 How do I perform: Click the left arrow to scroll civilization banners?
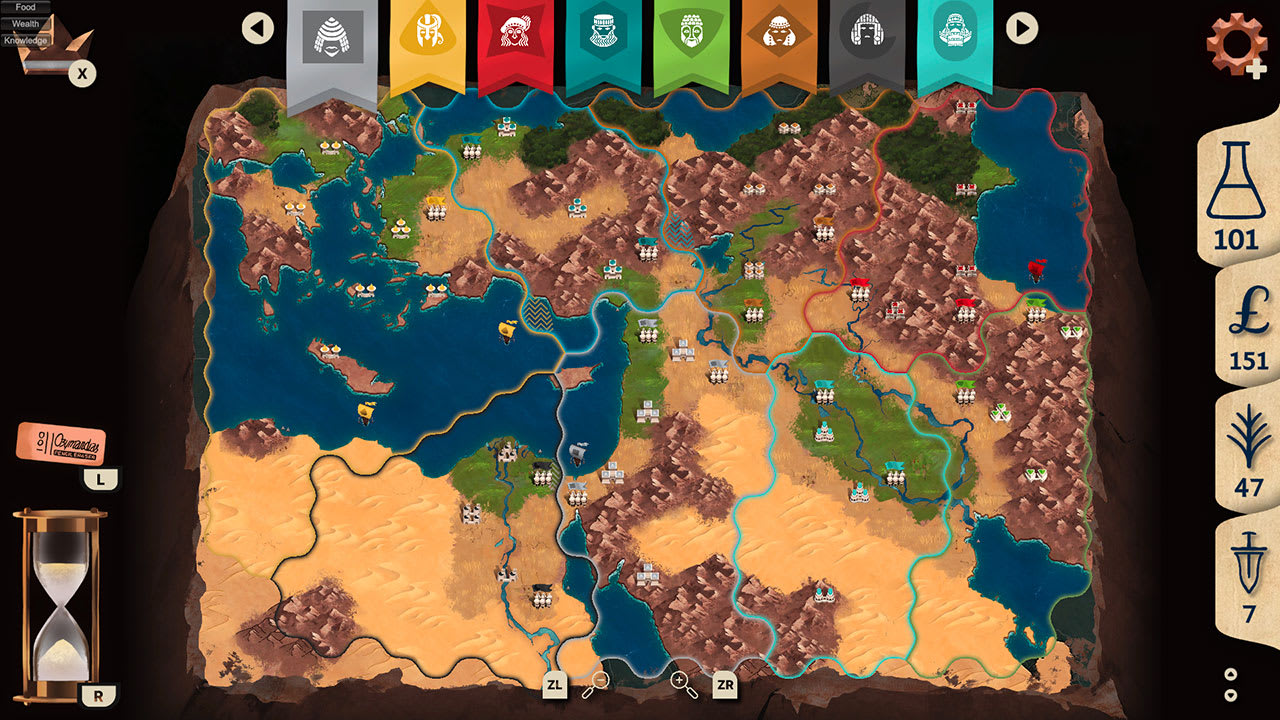coord(258,28)
